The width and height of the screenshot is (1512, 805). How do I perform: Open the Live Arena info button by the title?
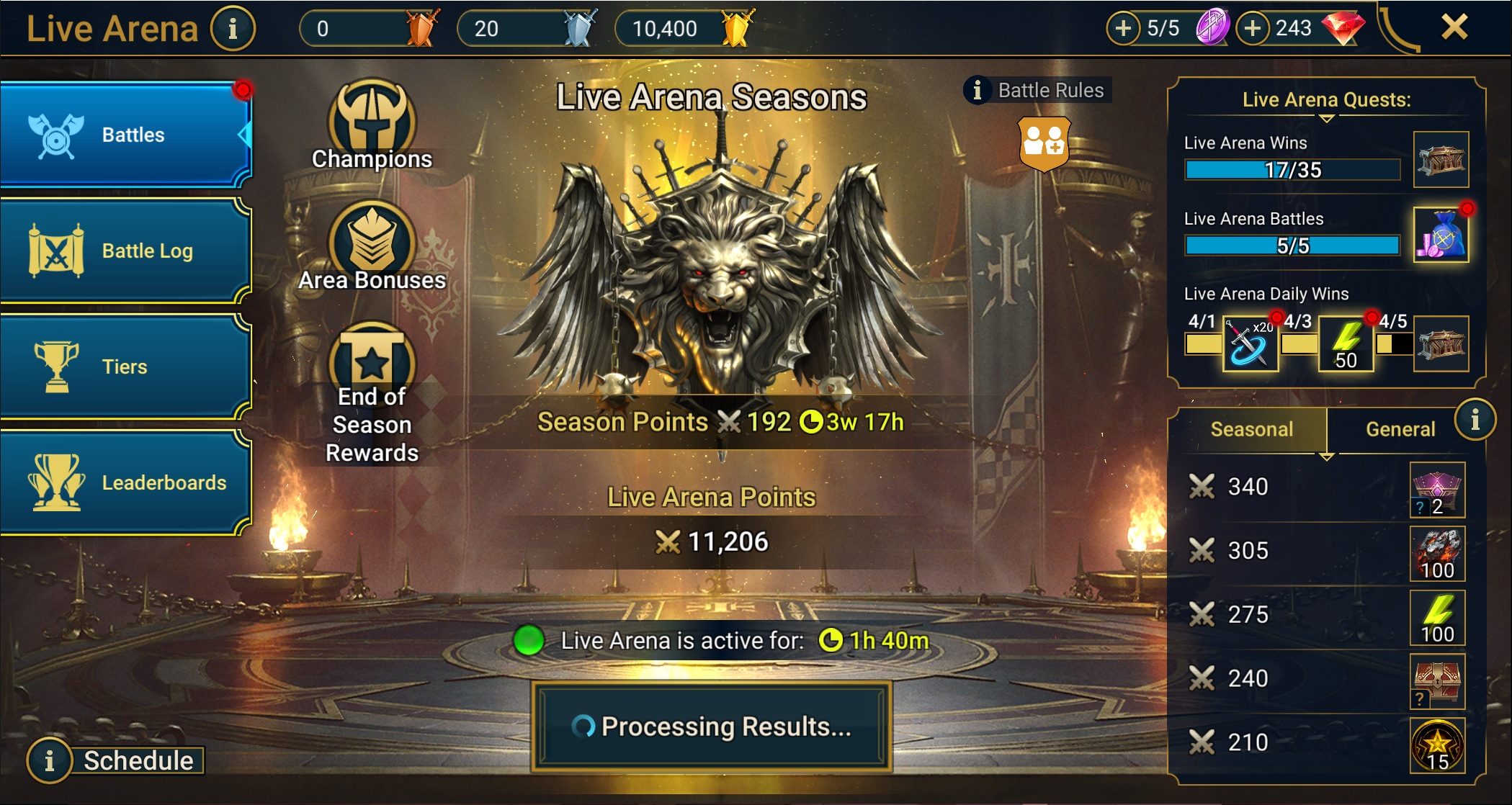click(x=233, y=29)
